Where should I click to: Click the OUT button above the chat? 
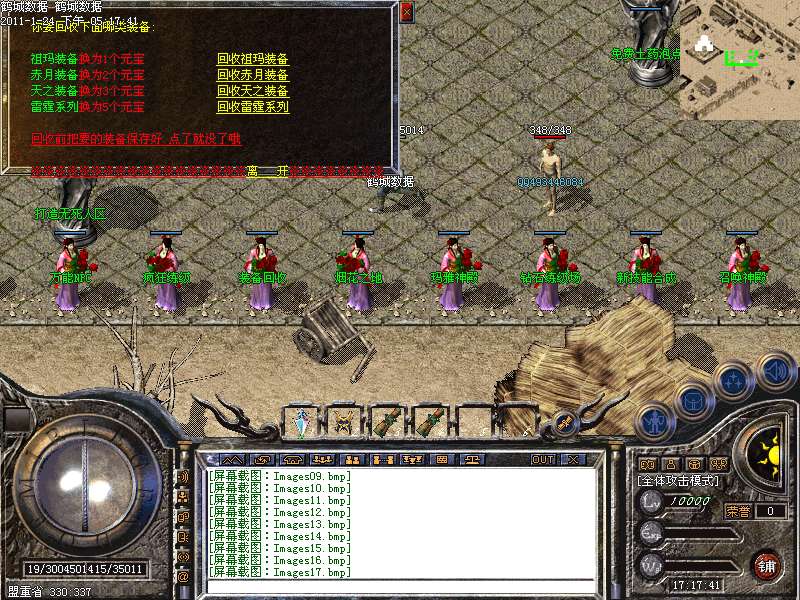point(542,460)
